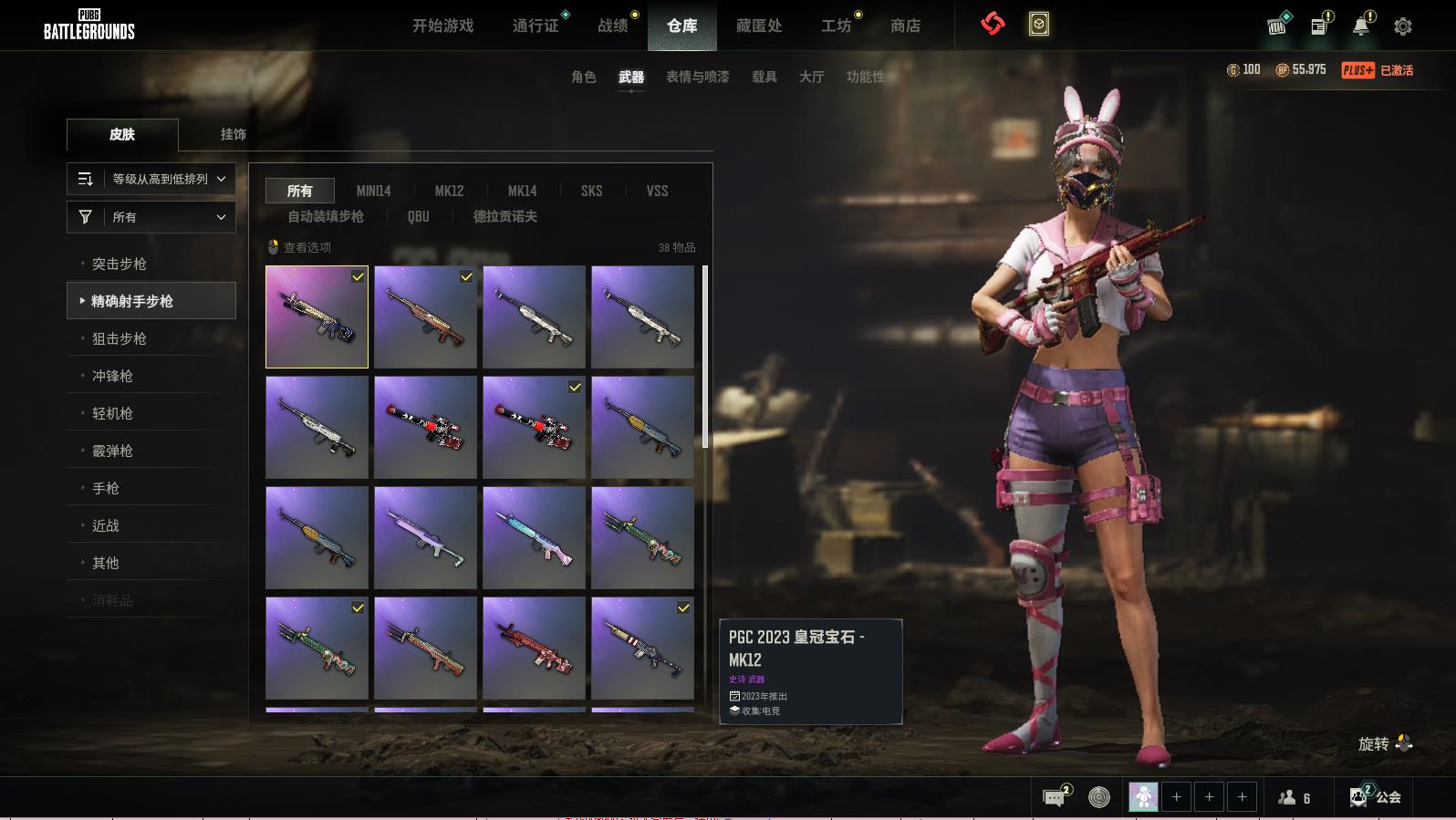Filter skins by SKS
Screen dimensions: 1456x820
(x=591, y=191)
